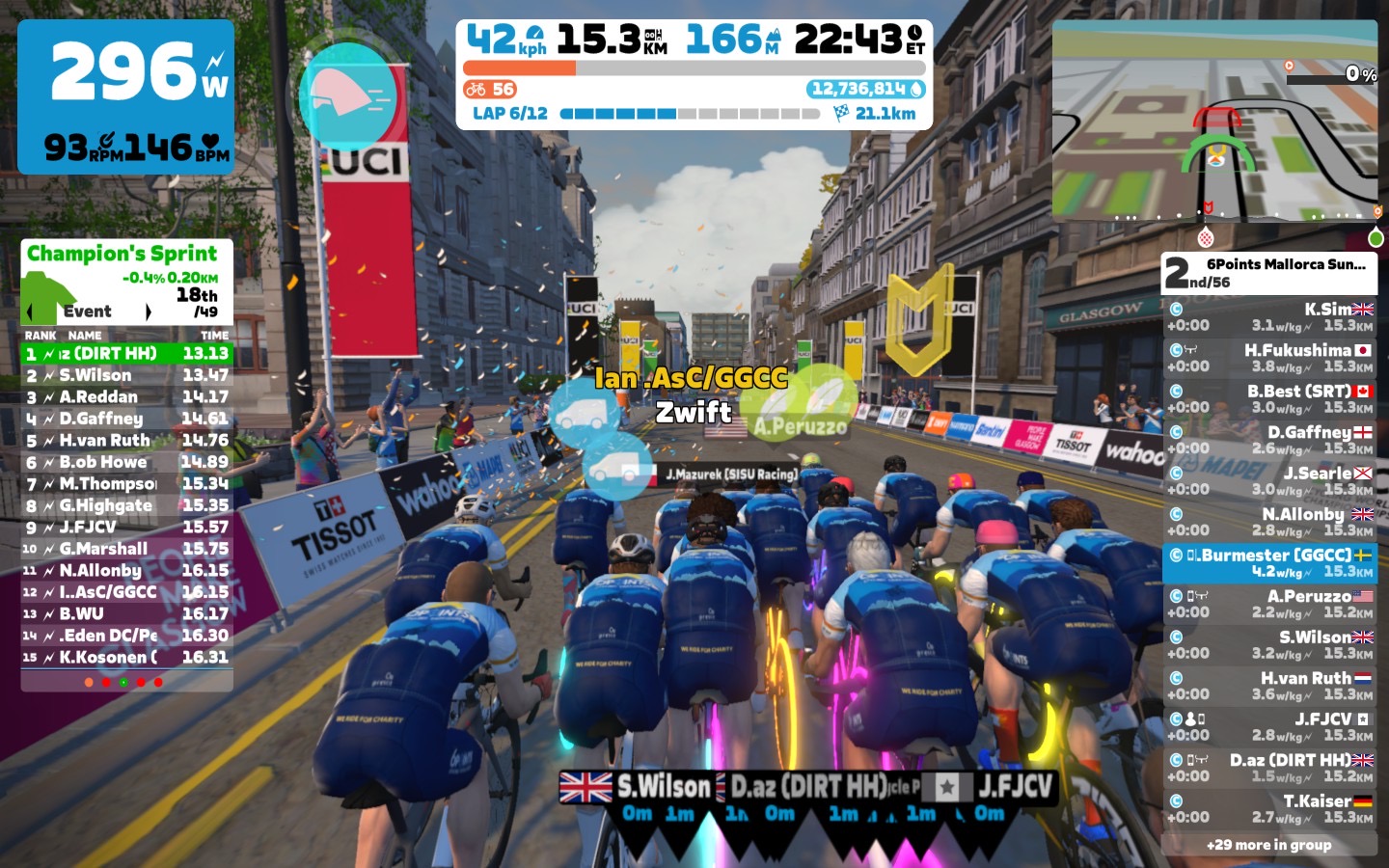
Task: Select H.Fukushima rider row
Action: 1269,358
